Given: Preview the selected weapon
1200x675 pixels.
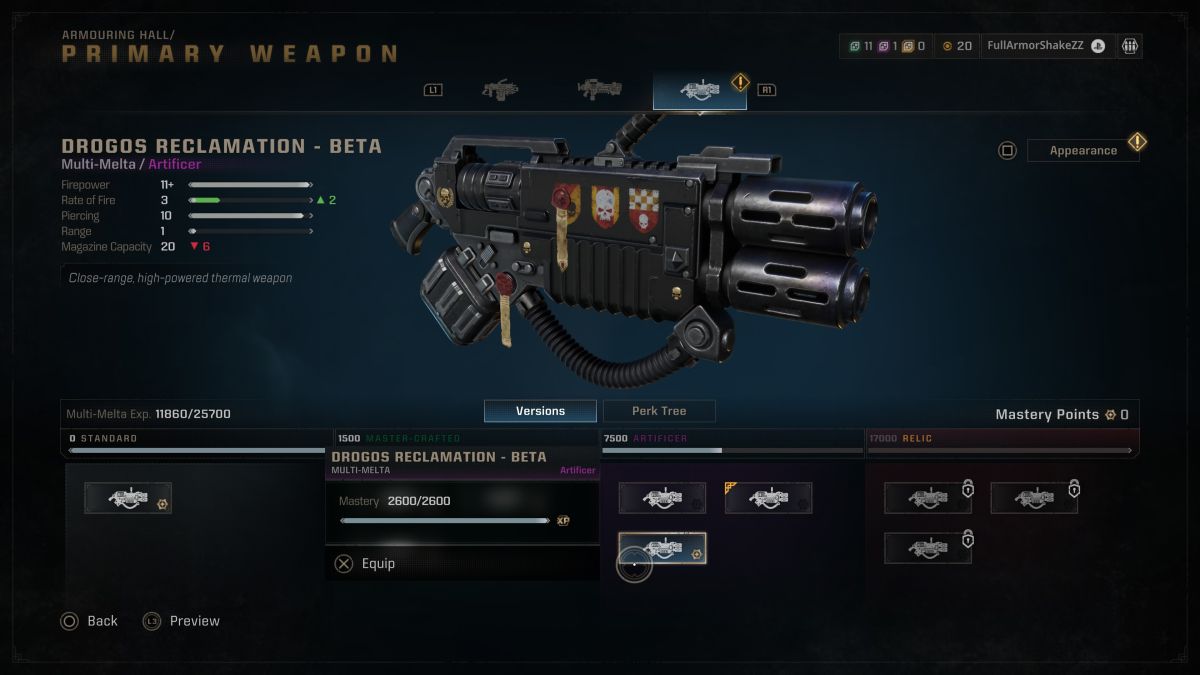Looking at the screenshot, I should tap(181, 621).
